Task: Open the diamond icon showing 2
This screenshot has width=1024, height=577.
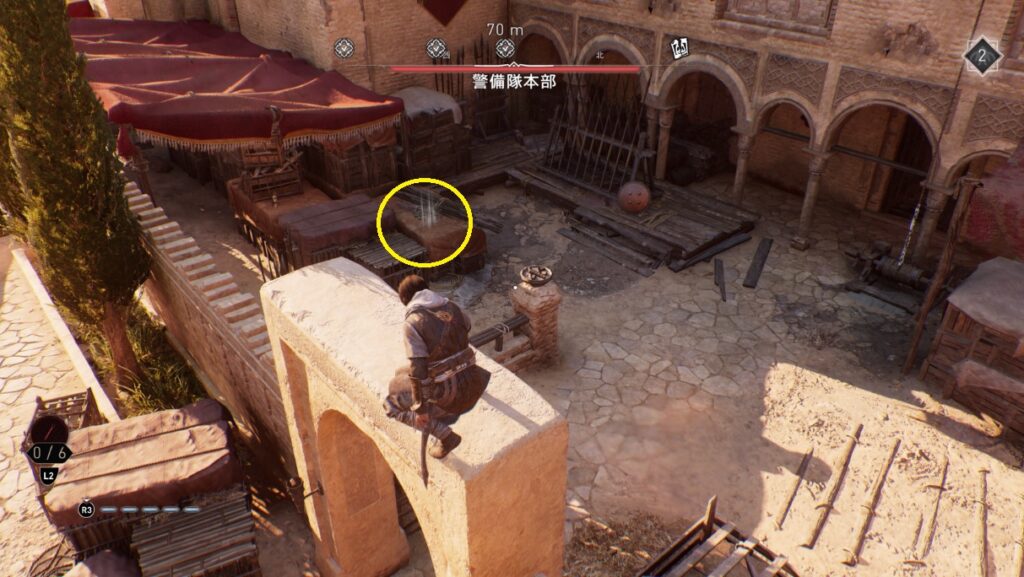Action: pos(982,56)
